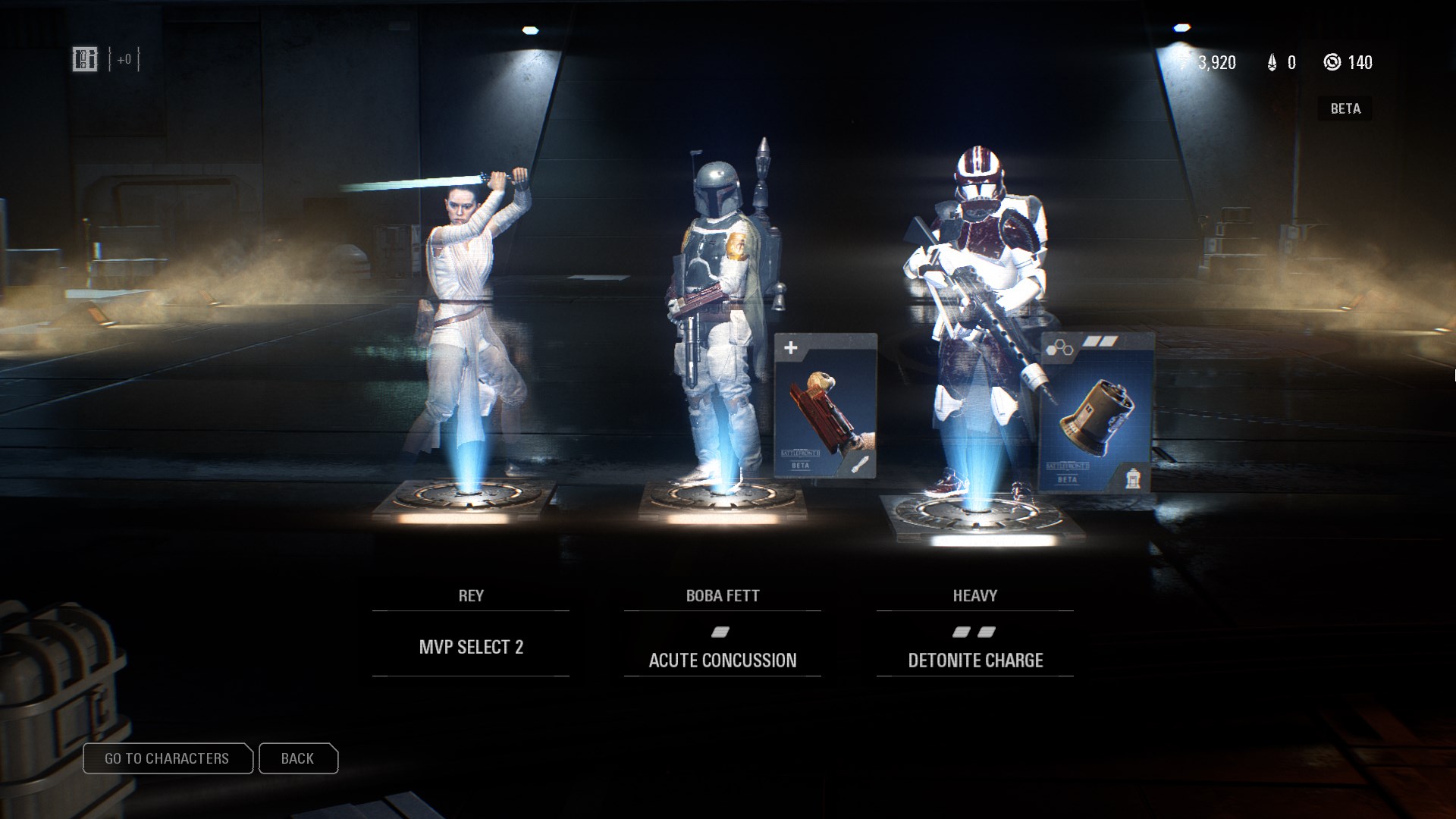The width and height of the screenshot is (1456, 819).
Task: Open the MVP SELECT 2 ability entry
Action: [472, 647]
